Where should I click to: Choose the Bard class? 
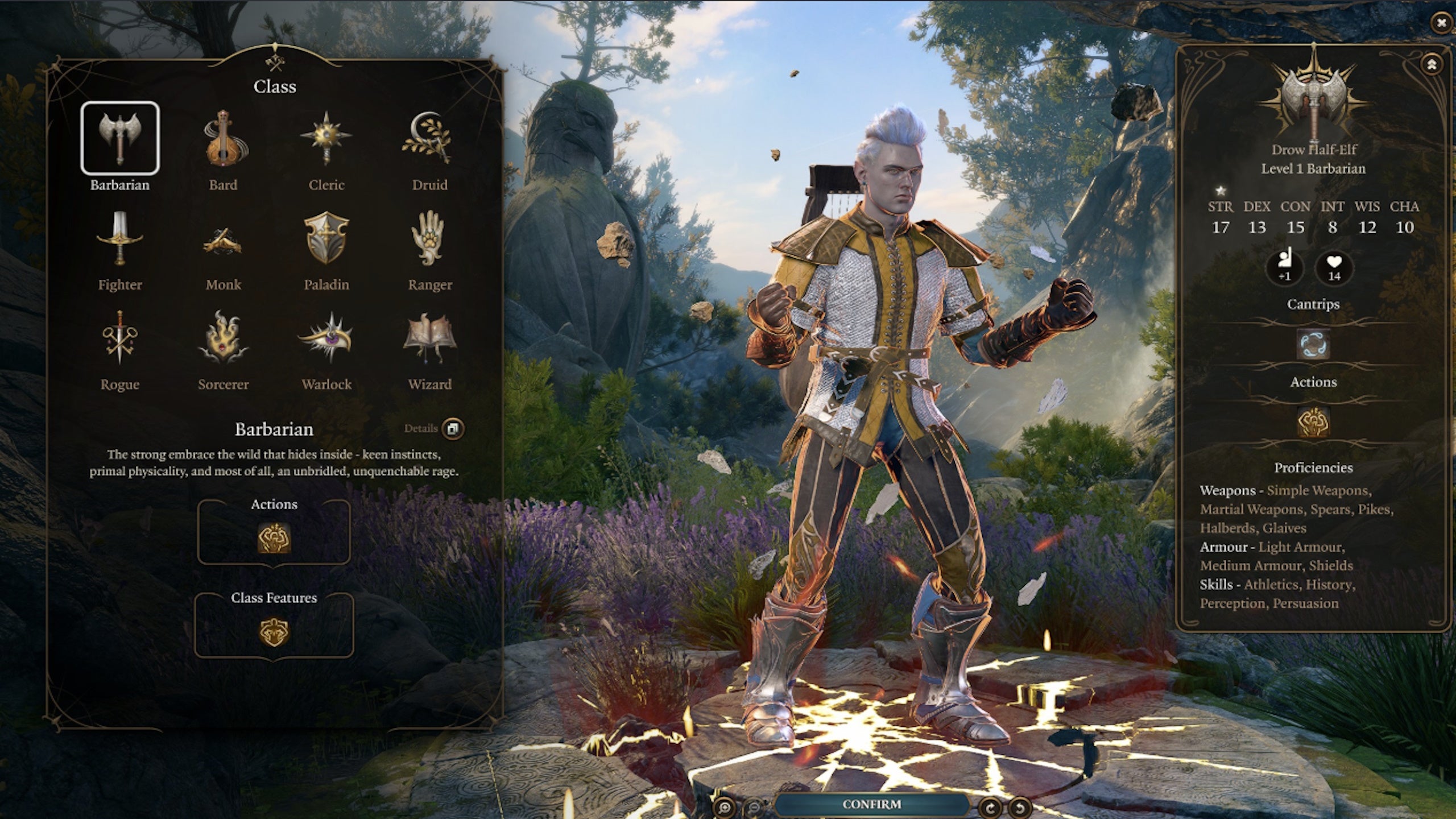pyautogui.click(x=223, y=138)
